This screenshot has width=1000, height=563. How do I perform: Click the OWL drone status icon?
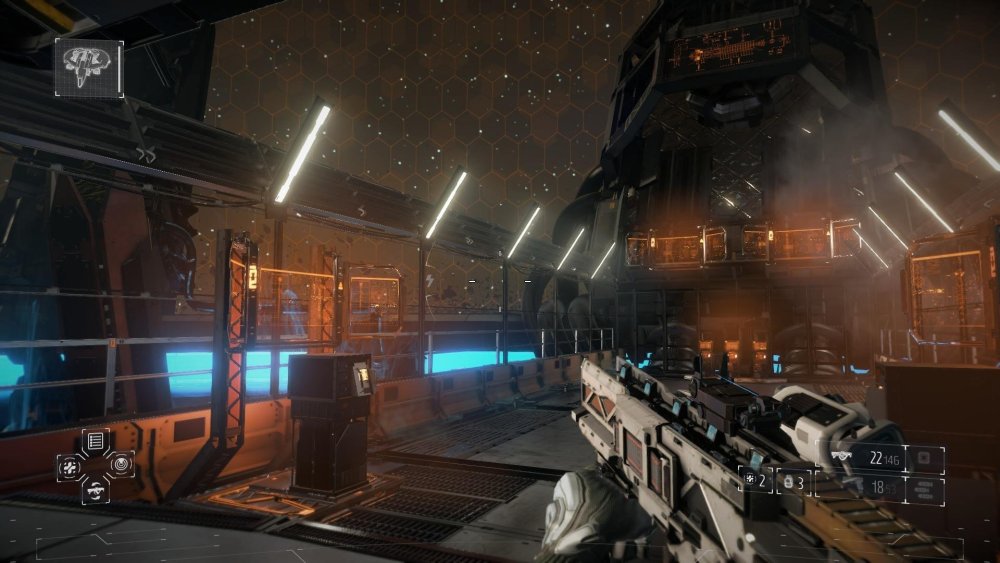point(89,67)
